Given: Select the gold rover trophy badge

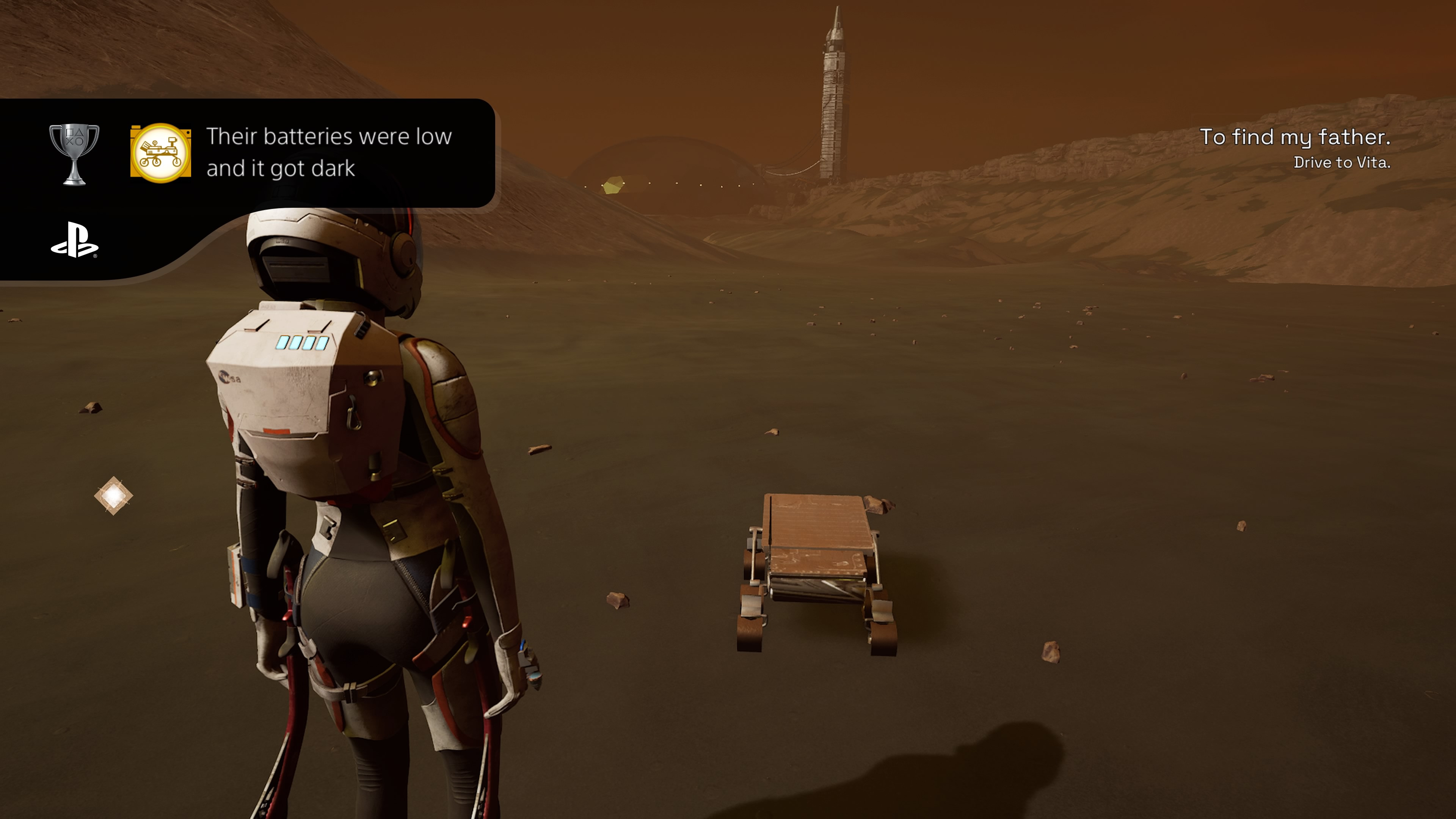Looking at the screenshot, I should (x=160, y=153).
